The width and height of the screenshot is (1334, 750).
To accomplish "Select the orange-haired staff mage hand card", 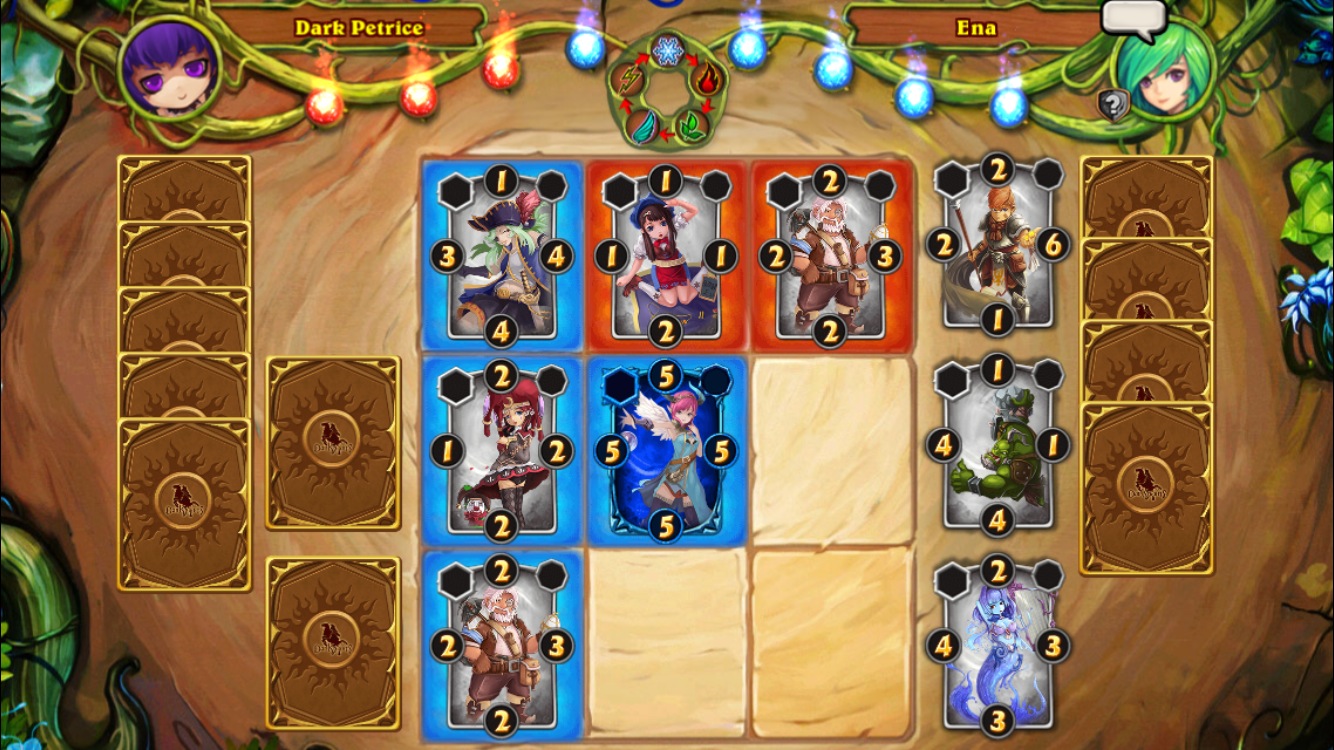I will [x=997, y=245].
